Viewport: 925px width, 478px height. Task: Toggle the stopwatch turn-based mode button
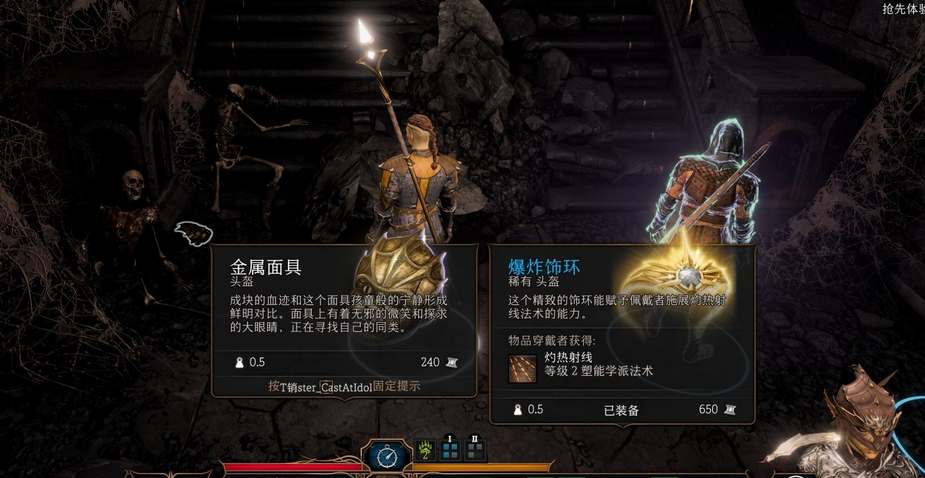tap(385, 455)
